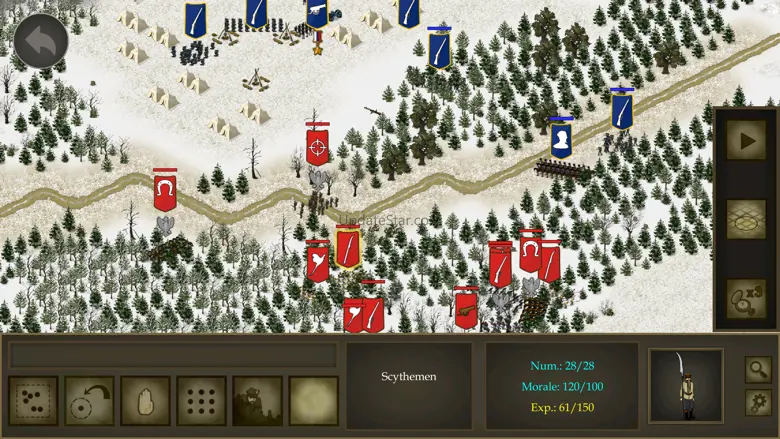The image size is (780, 439).
Task: Click the Scythemen unit portrait
Action: tap(685, 385)
